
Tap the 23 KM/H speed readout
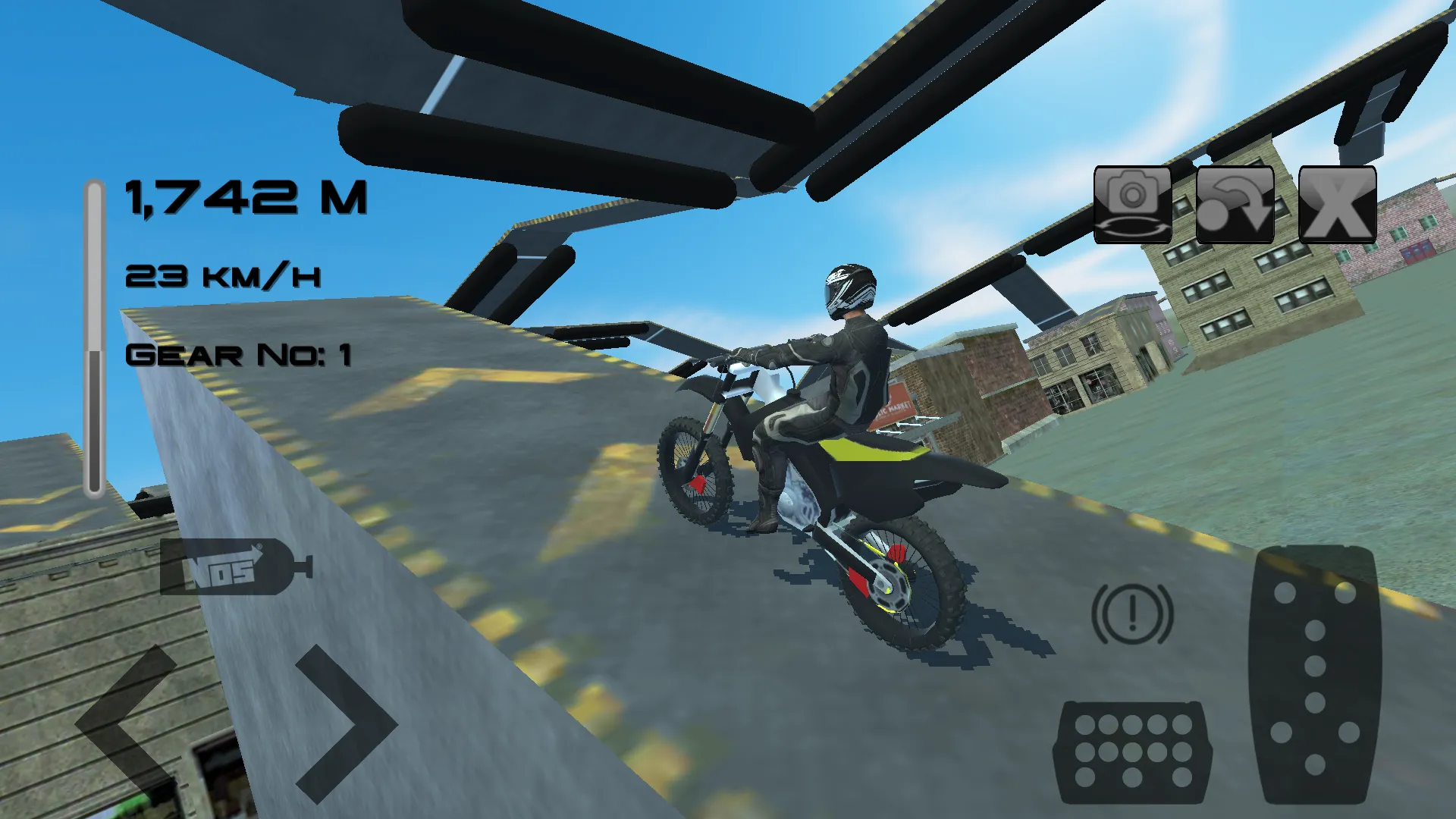click(224, 277)
